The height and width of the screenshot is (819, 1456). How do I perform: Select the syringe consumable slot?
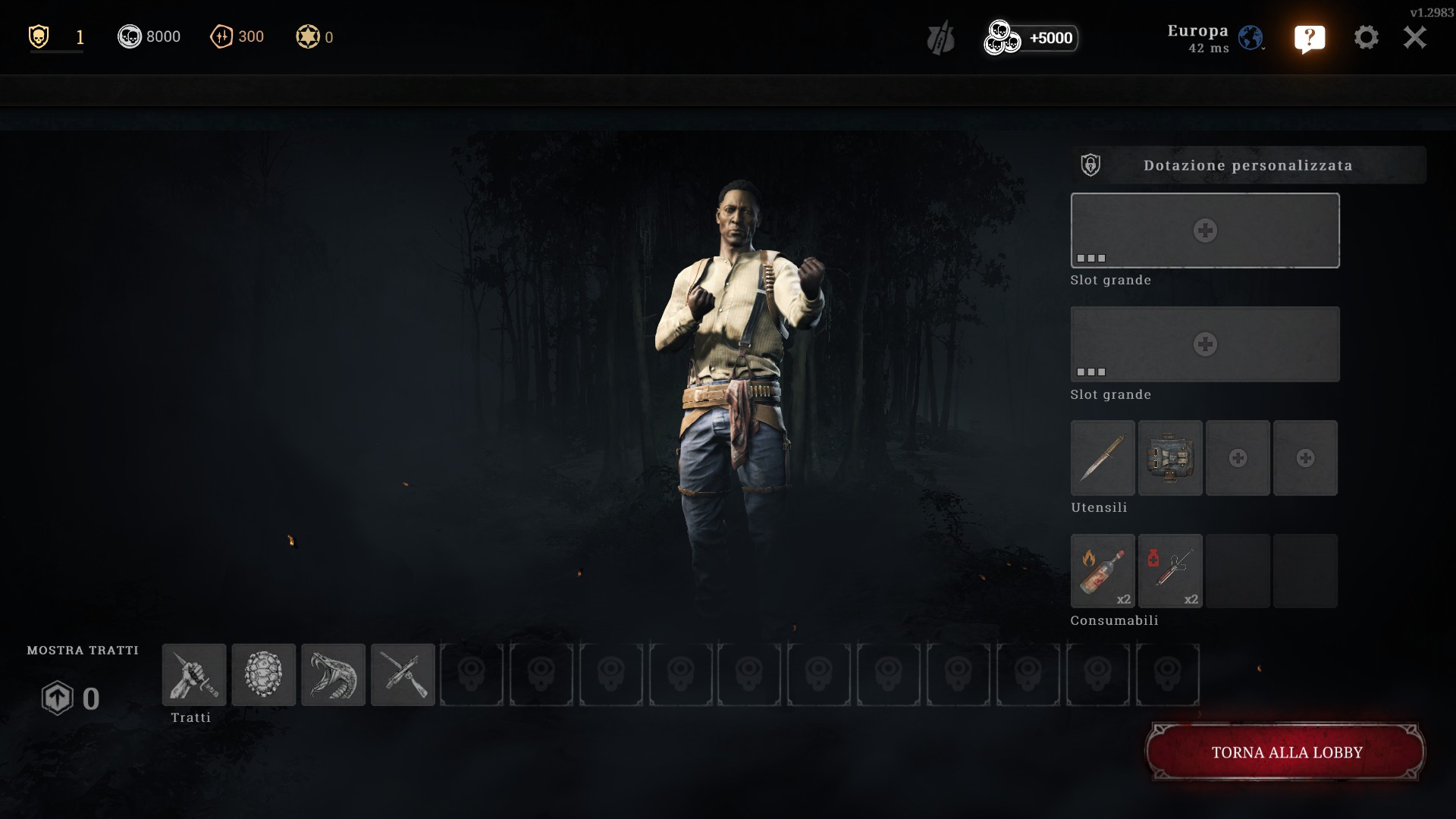(1170, 571)
